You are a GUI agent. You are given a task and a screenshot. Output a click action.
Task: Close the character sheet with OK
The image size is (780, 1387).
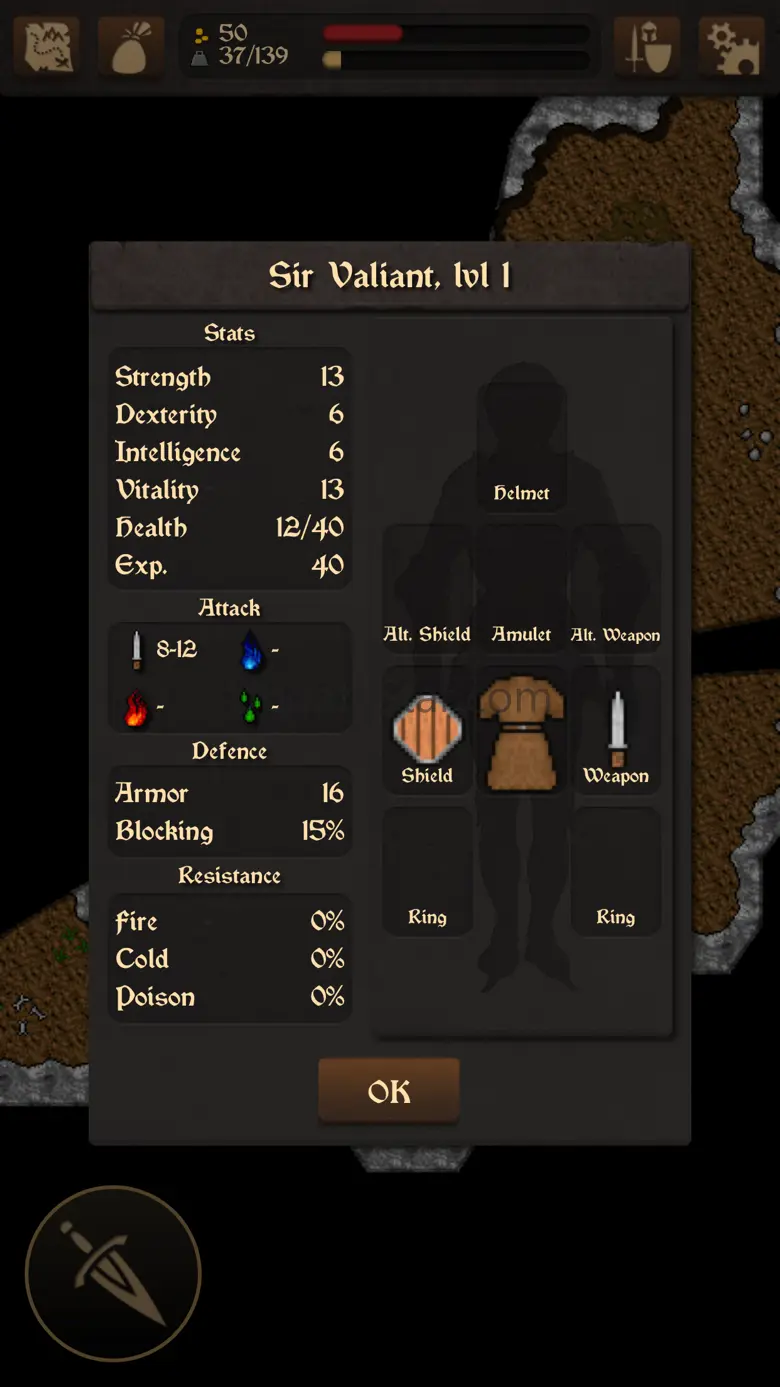pos(389,1091)
